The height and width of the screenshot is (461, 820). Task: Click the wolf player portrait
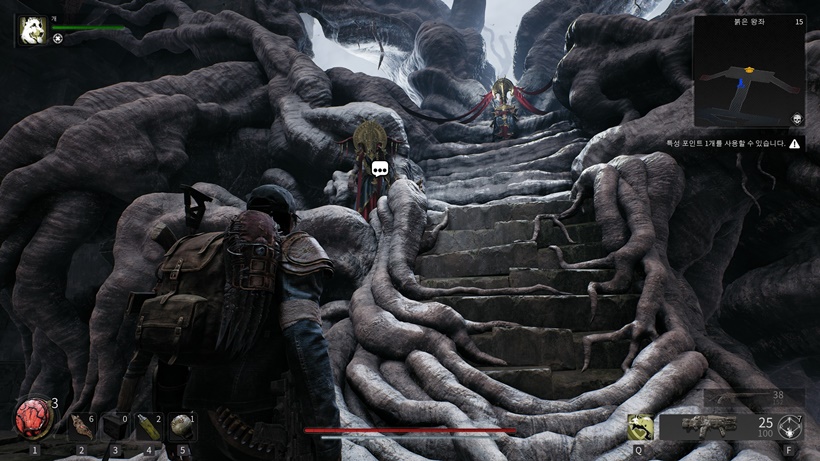[30, 29]
